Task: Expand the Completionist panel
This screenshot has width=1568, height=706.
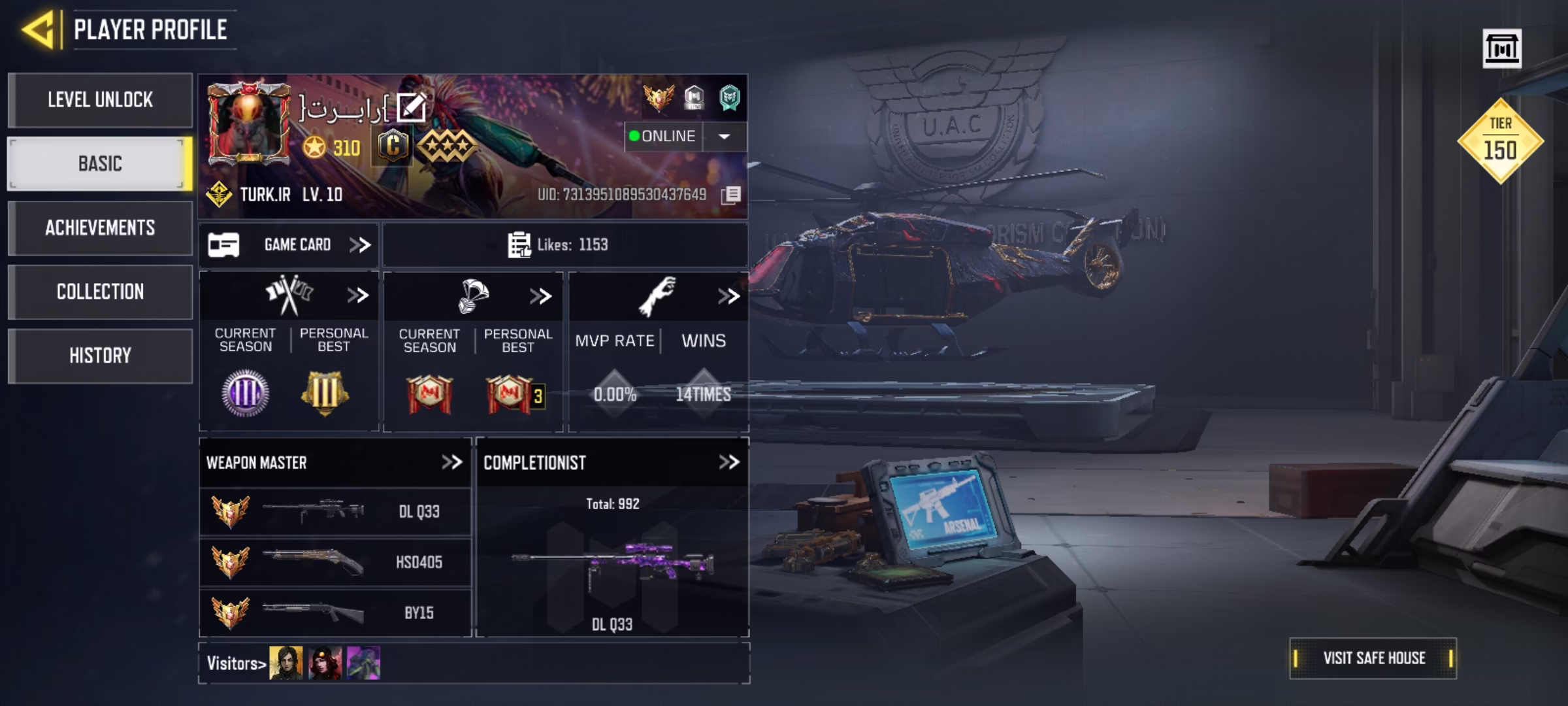Action: click(729, 462)
